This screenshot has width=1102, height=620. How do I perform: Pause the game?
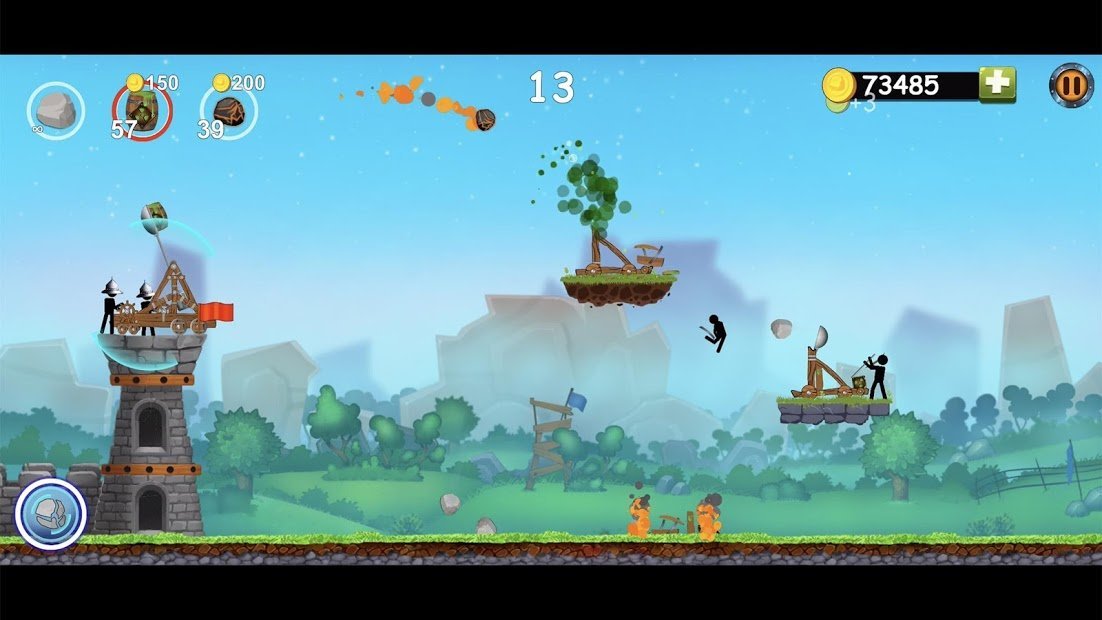1070,85
